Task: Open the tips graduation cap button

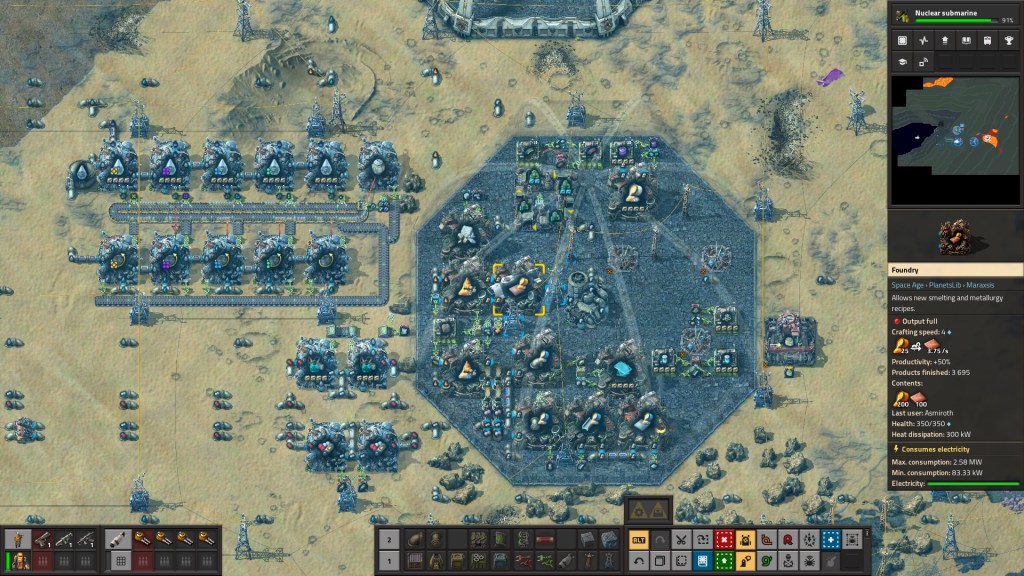Action: [x=901, y=62]
